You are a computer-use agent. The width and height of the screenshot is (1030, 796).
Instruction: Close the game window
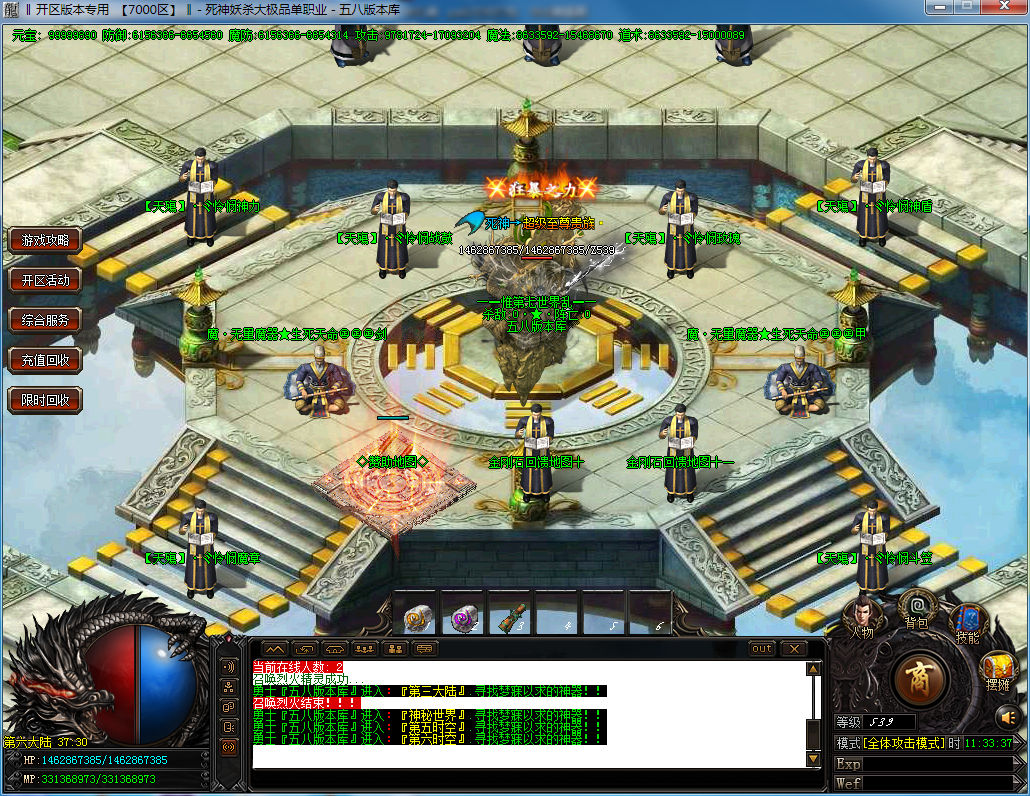point(1001,7)
